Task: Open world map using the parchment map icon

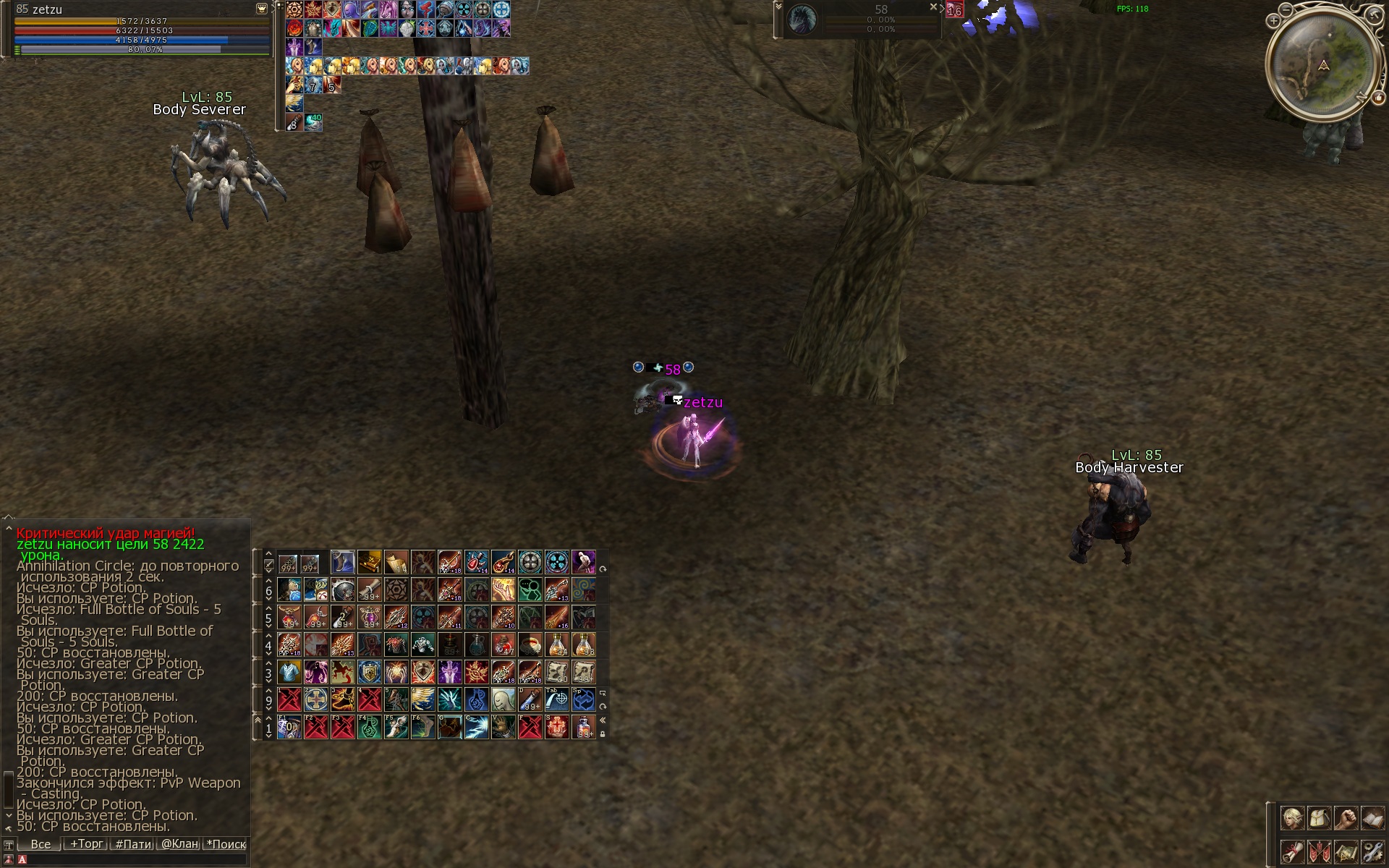Action: (1346, 851)
